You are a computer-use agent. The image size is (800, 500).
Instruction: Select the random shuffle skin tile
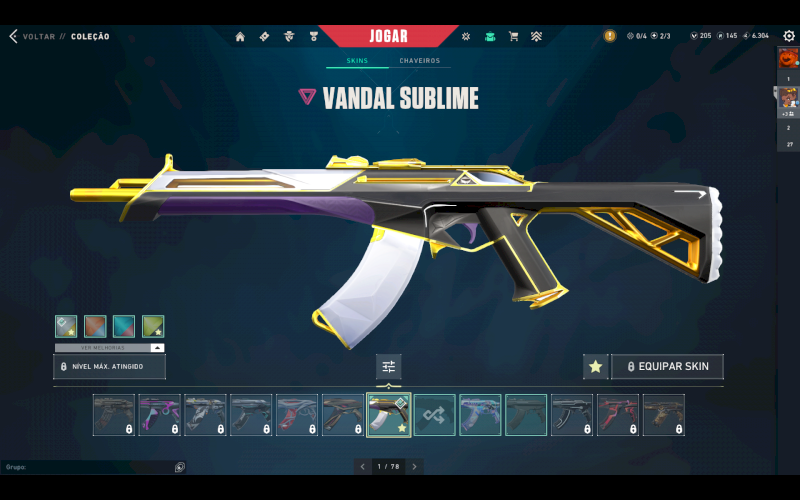pos(434,415)
